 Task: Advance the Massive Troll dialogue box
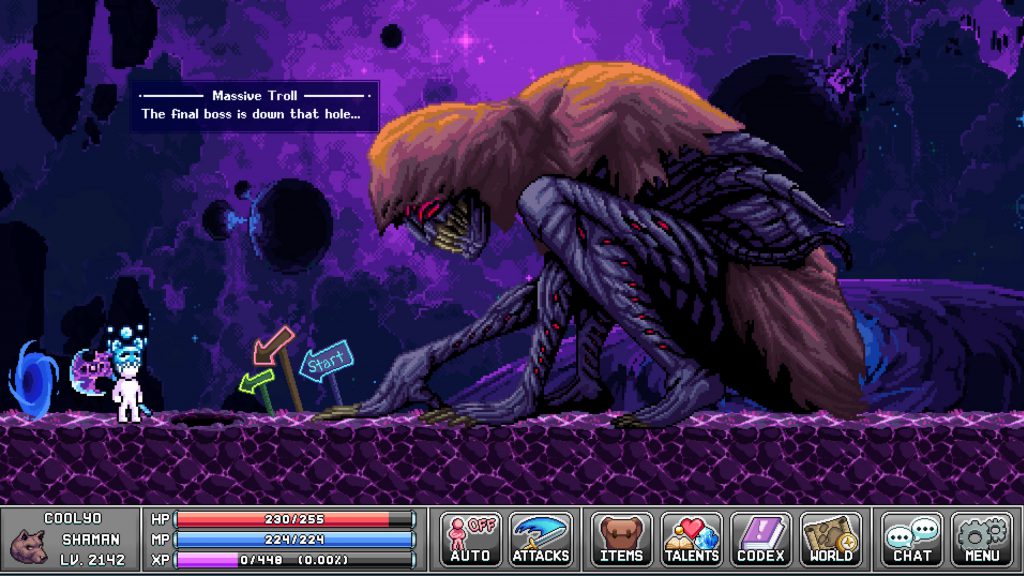click(256, 106)
